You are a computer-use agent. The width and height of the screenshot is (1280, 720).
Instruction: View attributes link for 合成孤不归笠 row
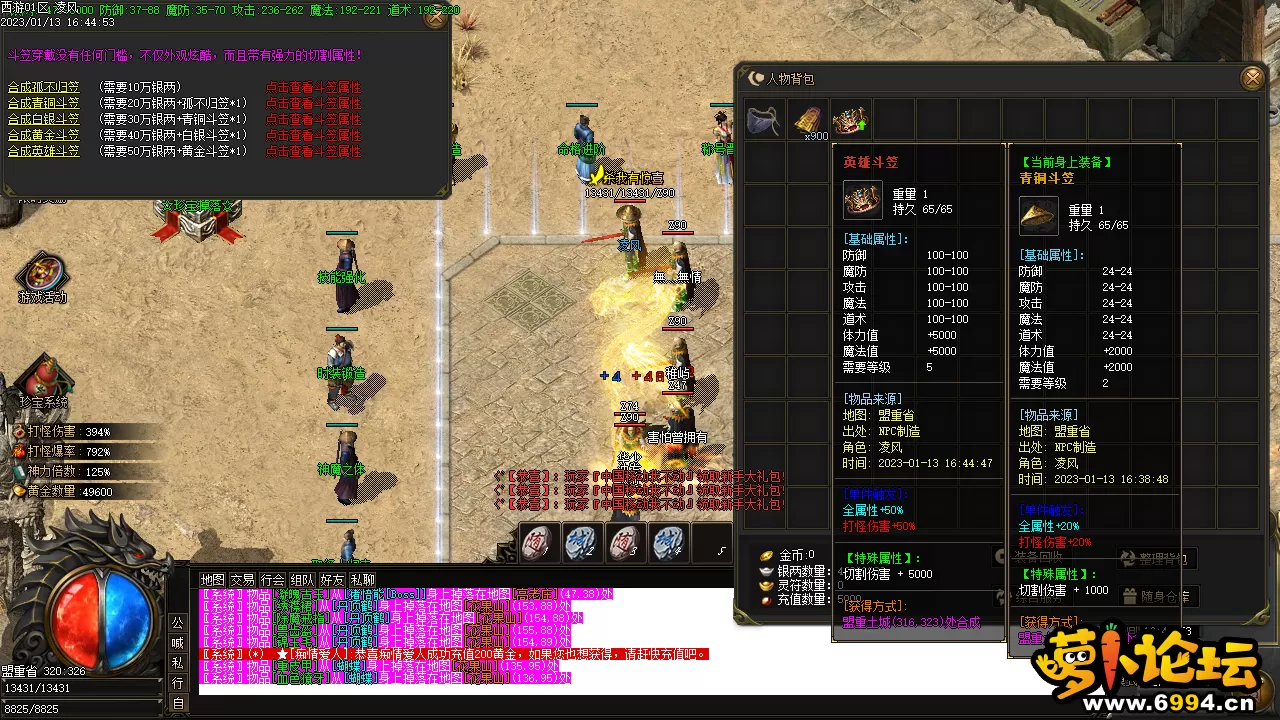(x=313, y=88)
